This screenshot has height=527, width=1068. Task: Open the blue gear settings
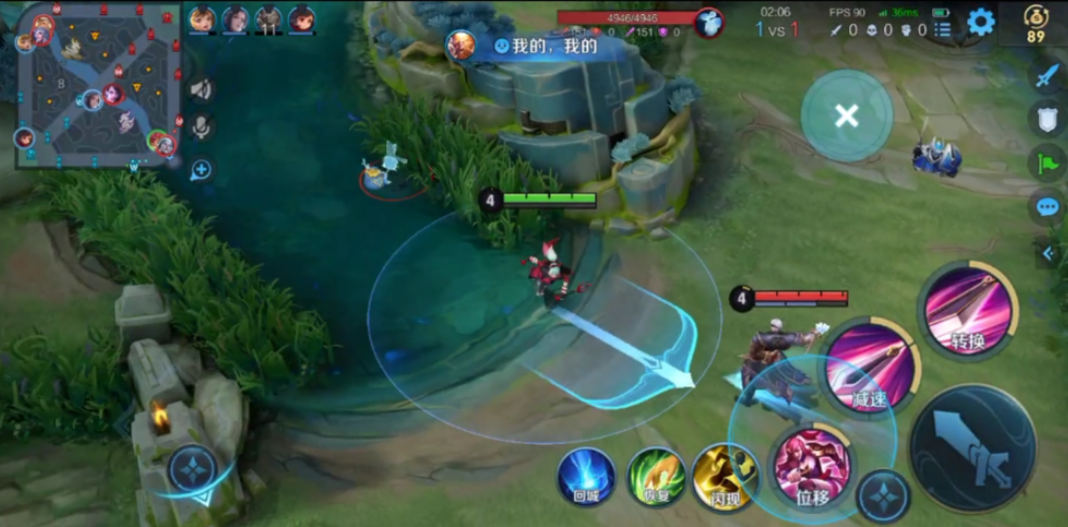981,22
